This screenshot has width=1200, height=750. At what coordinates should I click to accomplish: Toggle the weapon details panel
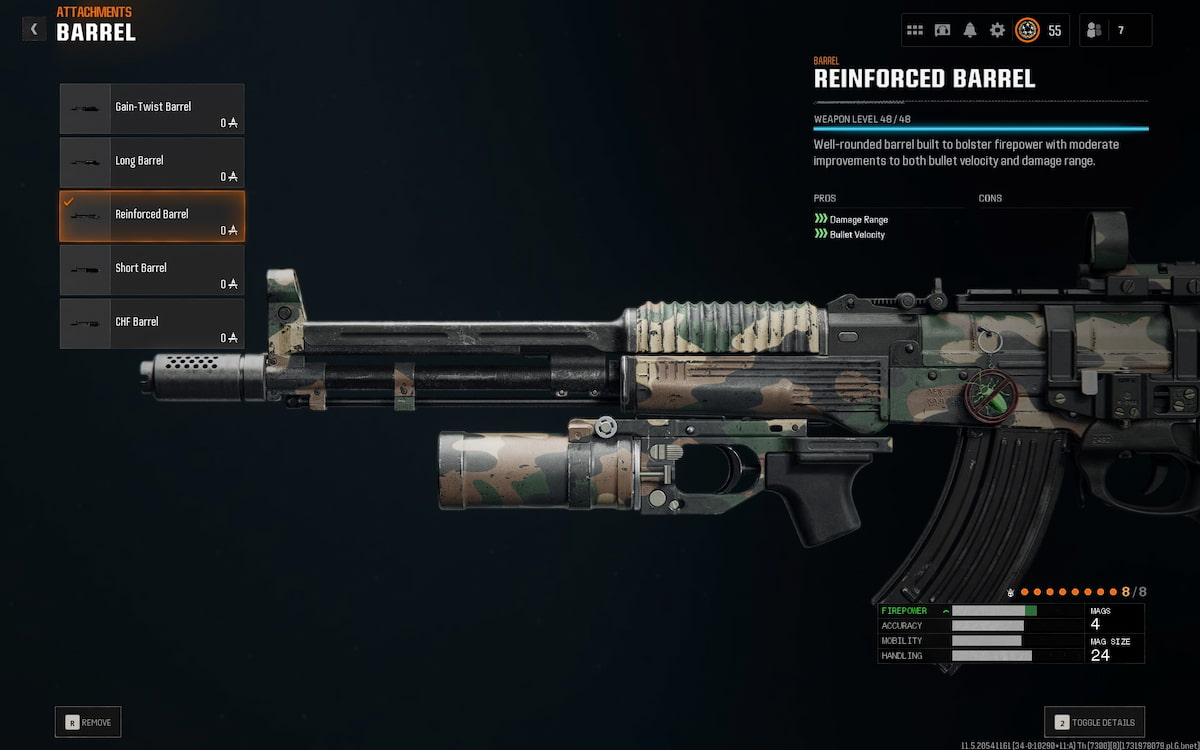click(x=1094, y=722)
